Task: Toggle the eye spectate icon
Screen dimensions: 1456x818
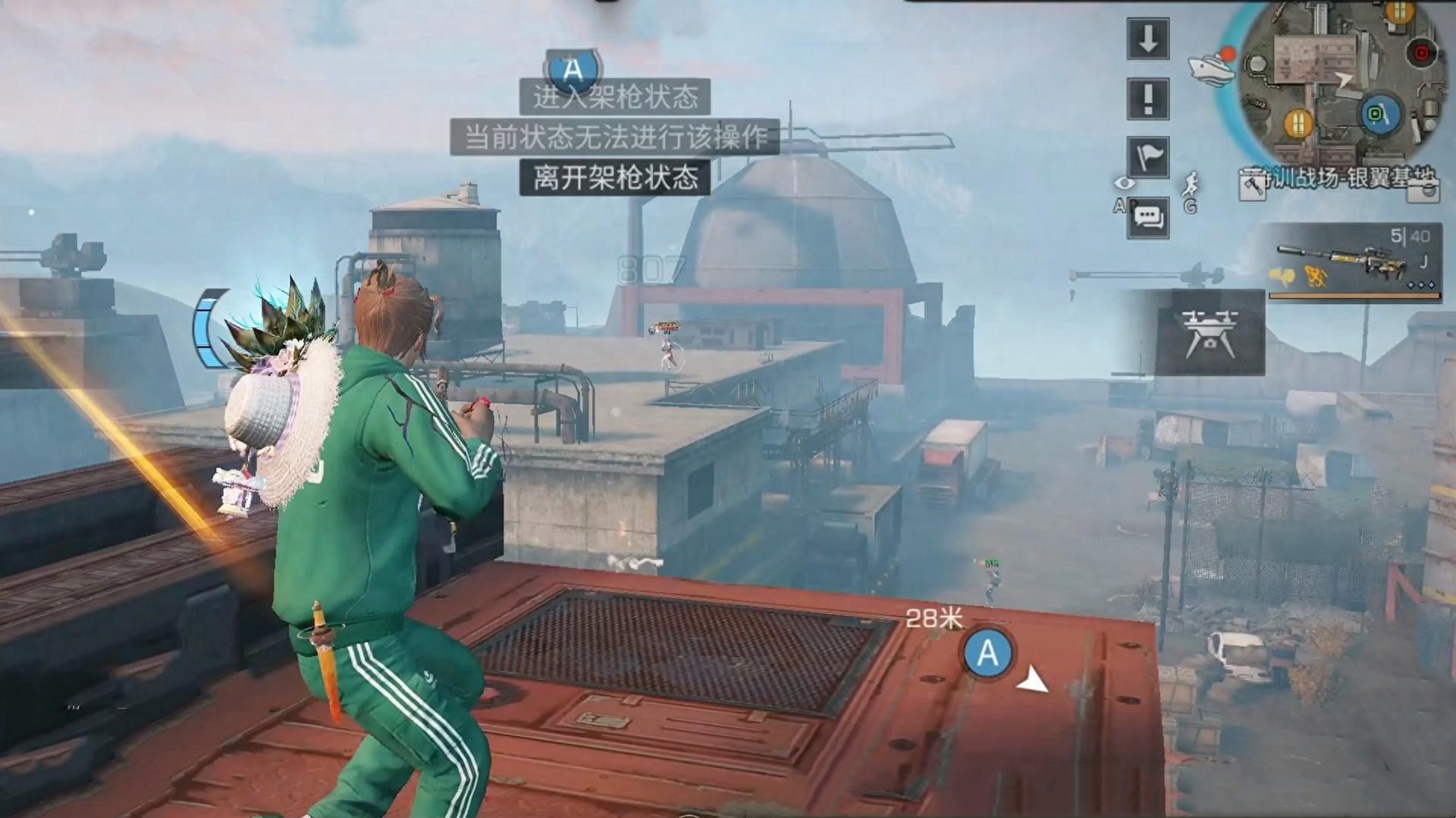Action: click(x=1123, y=183)
